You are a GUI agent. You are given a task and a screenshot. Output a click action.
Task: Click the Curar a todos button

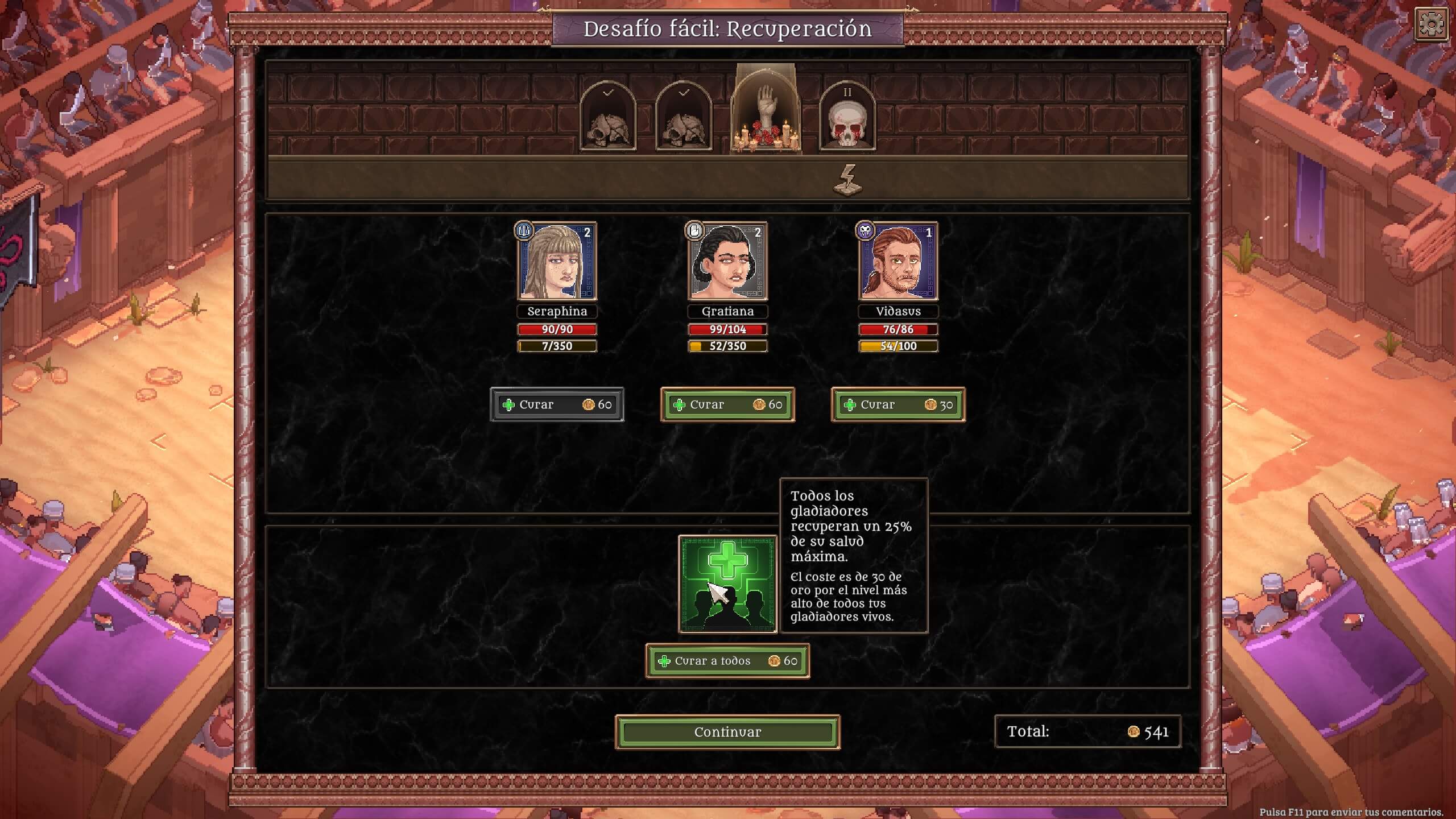coord(727,661)
